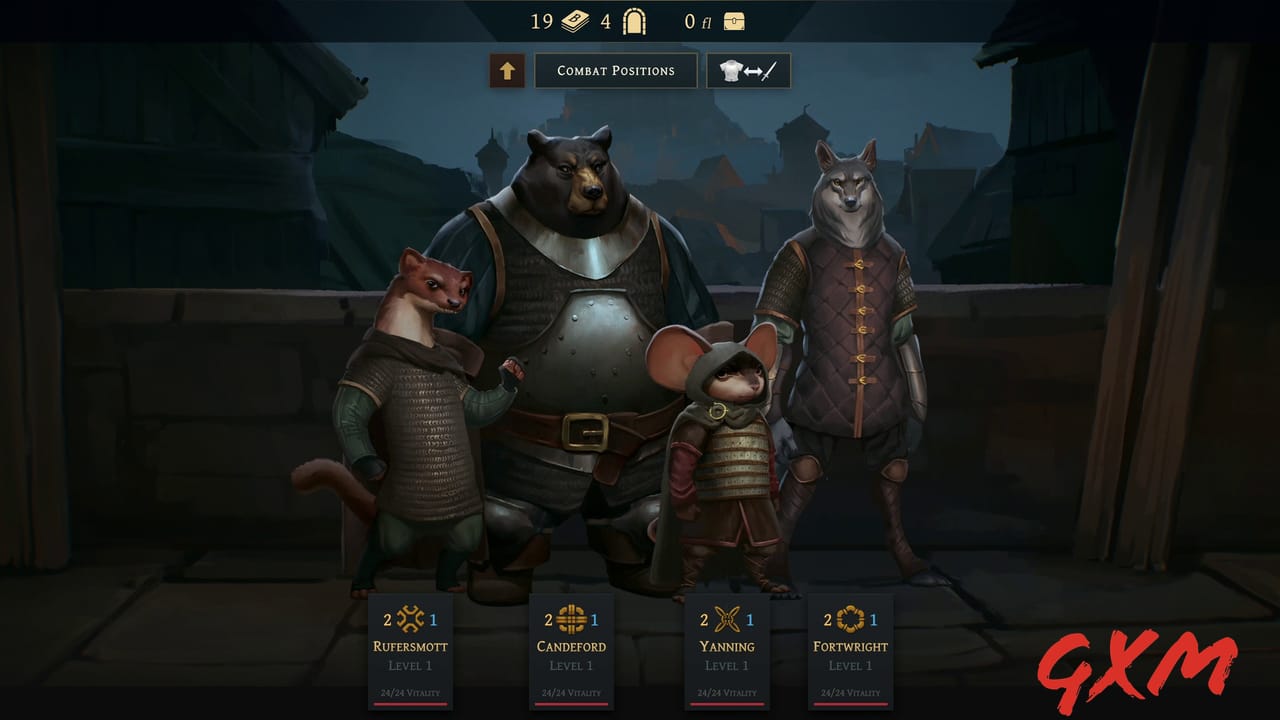Open the Combat Positions button
The height and width of the screenshot is (720, 1280).
tap(615, 70)
